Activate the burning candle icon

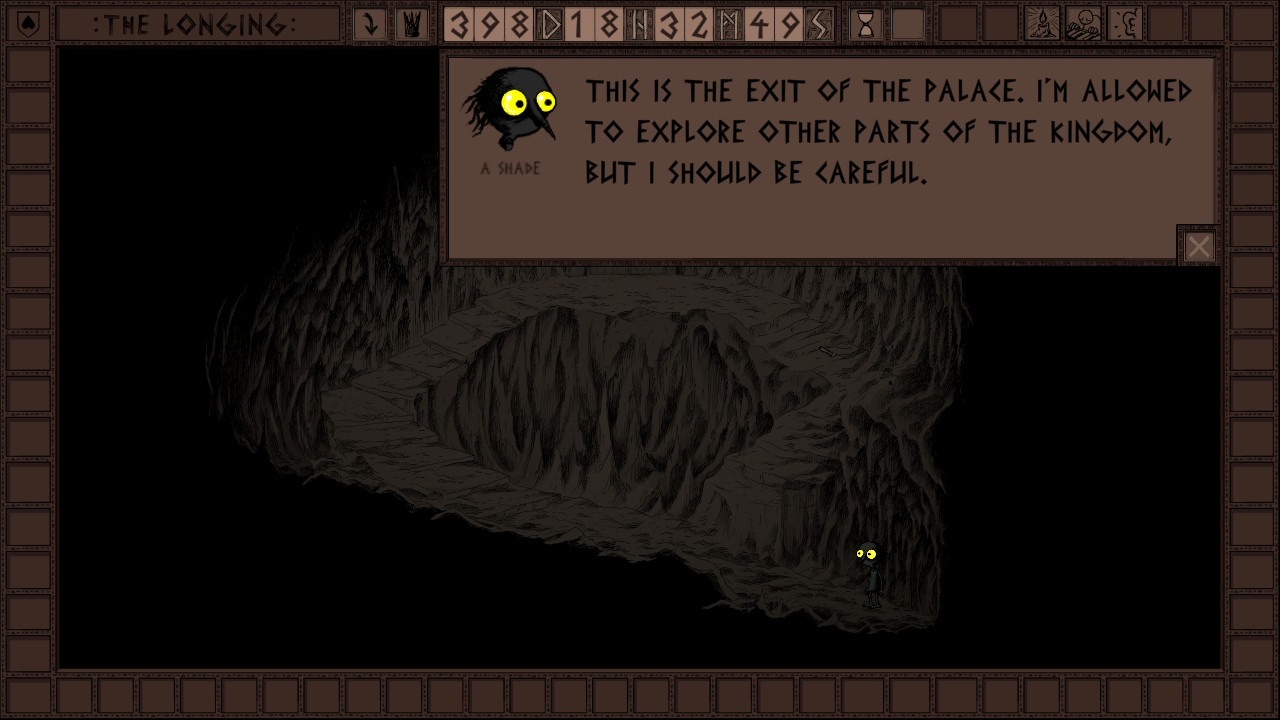pyautogui.click(x=1043, y=24)
